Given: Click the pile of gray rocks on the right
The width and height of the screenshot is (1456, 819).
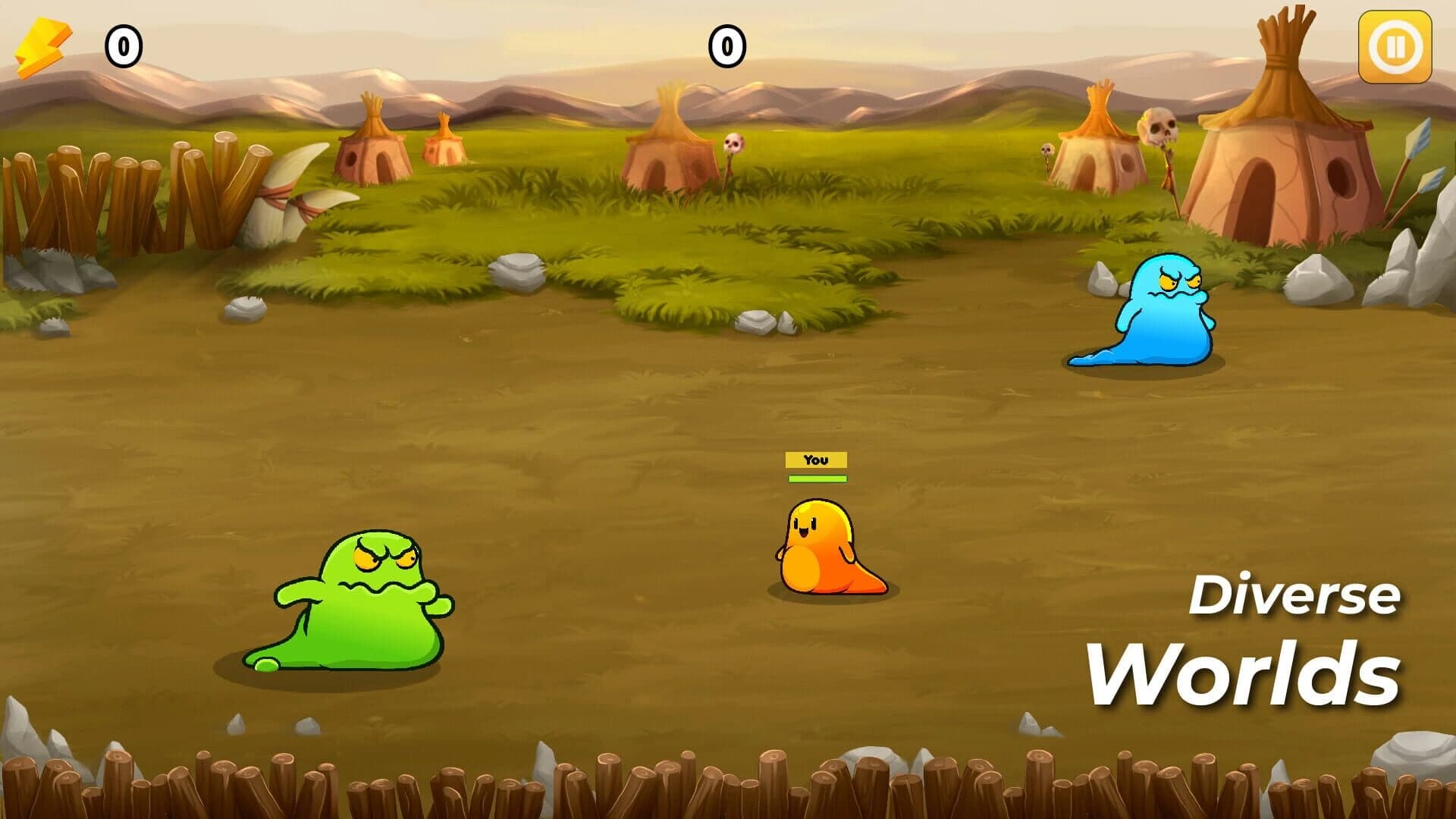Looking at the screenshot, I should [x=1410, y=265].
